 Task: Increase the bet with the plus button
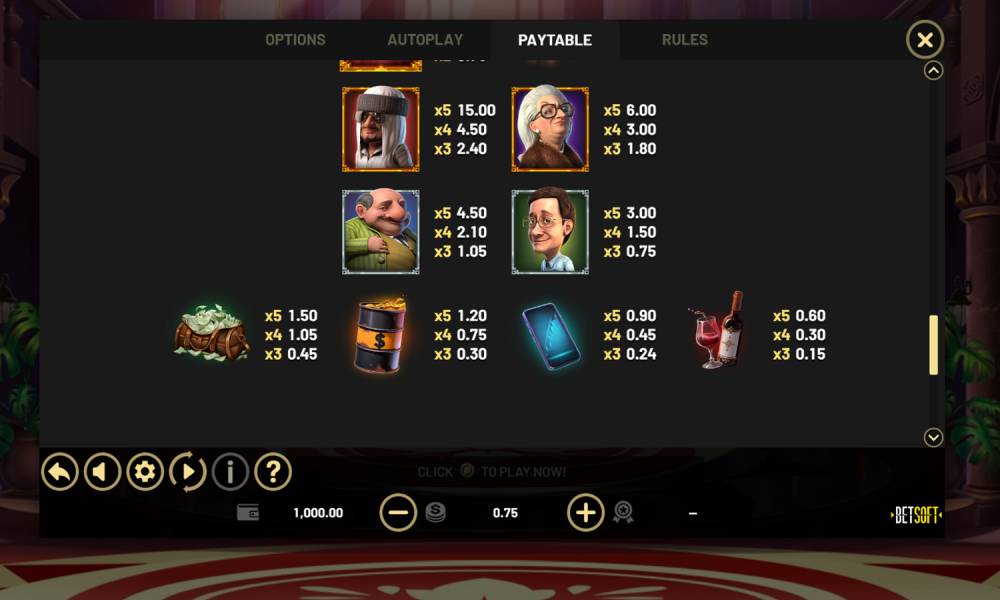tap(586, 513)
